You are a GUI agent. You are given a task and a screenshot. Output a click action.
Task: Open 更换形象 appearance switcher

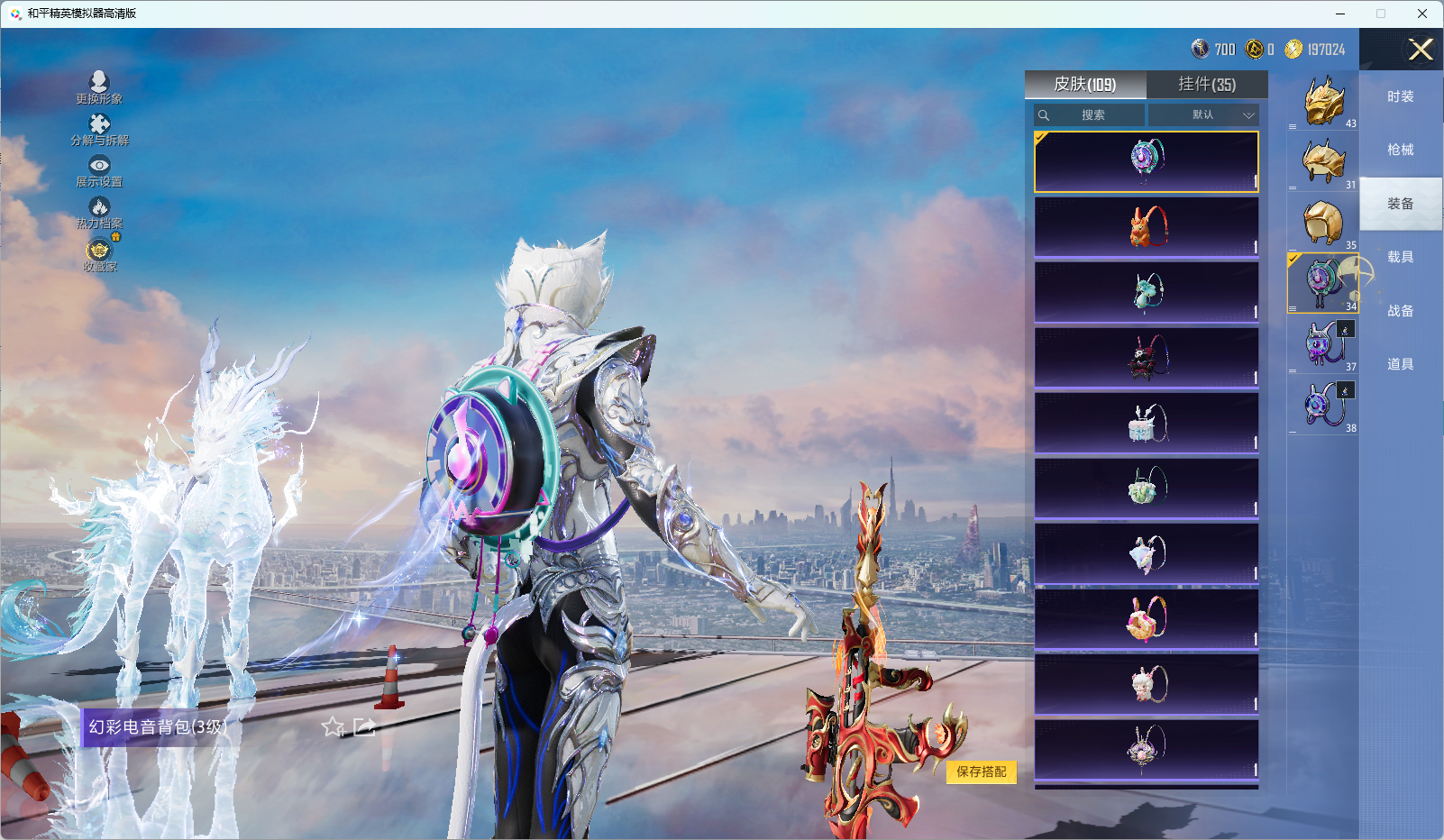click(99, 87)
